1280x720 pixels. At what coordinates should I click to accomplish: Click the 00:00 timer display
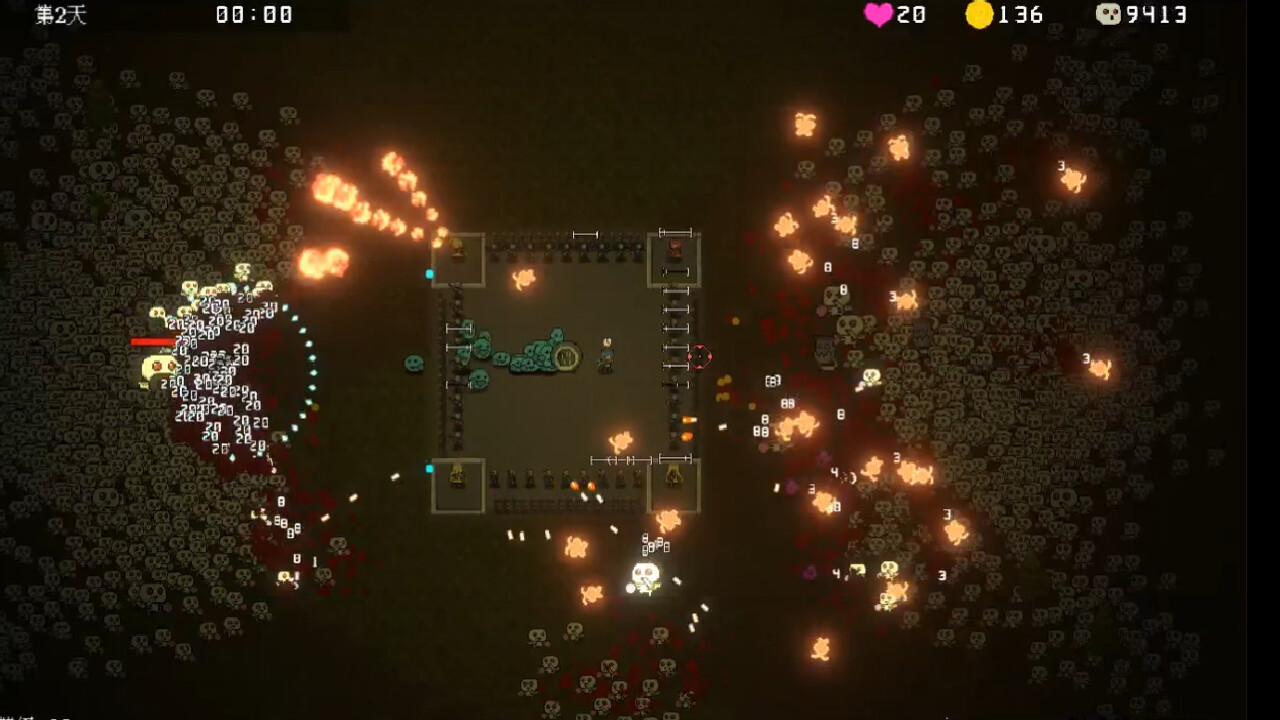coord(250,14)
